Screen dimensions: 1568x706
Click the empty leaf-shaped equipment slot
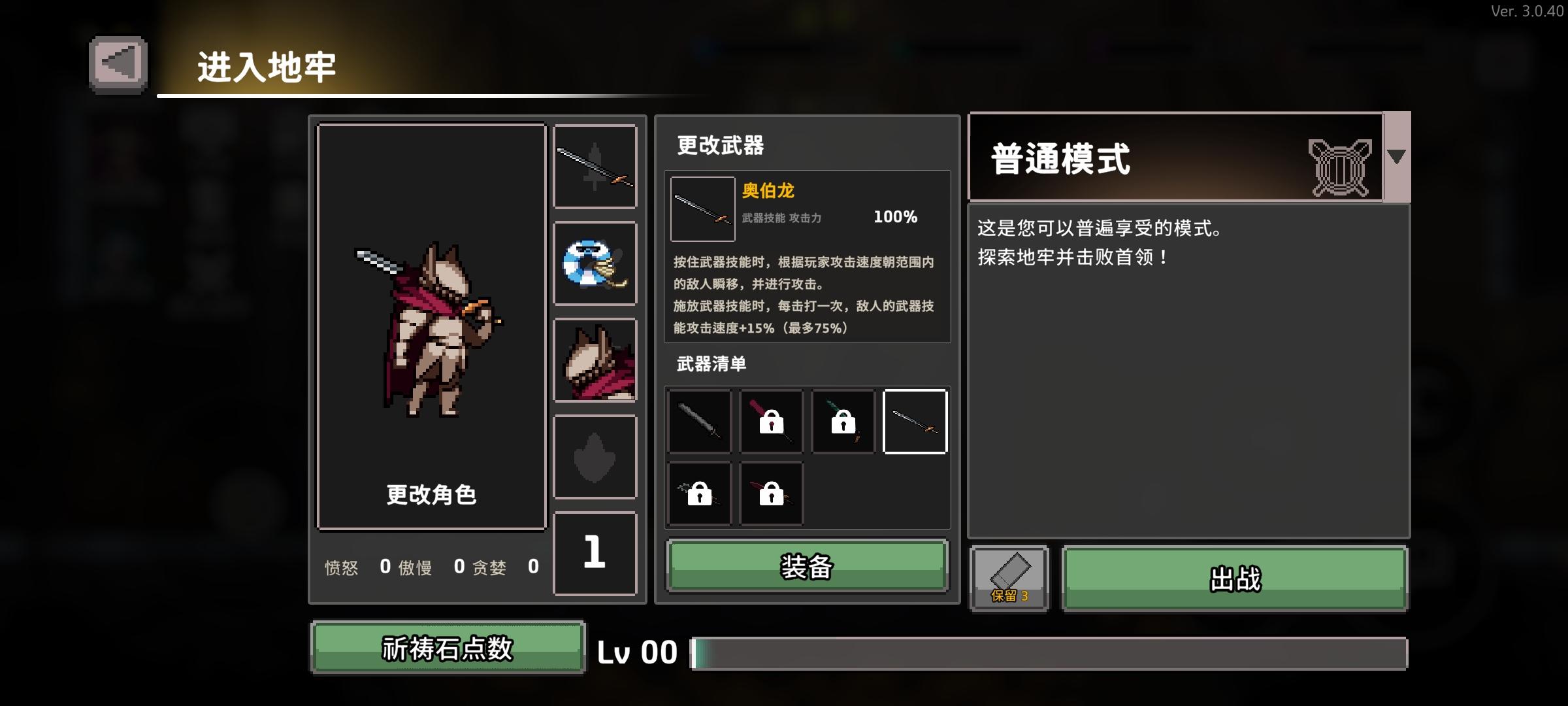pyautogui.click(x=595, y=456)
